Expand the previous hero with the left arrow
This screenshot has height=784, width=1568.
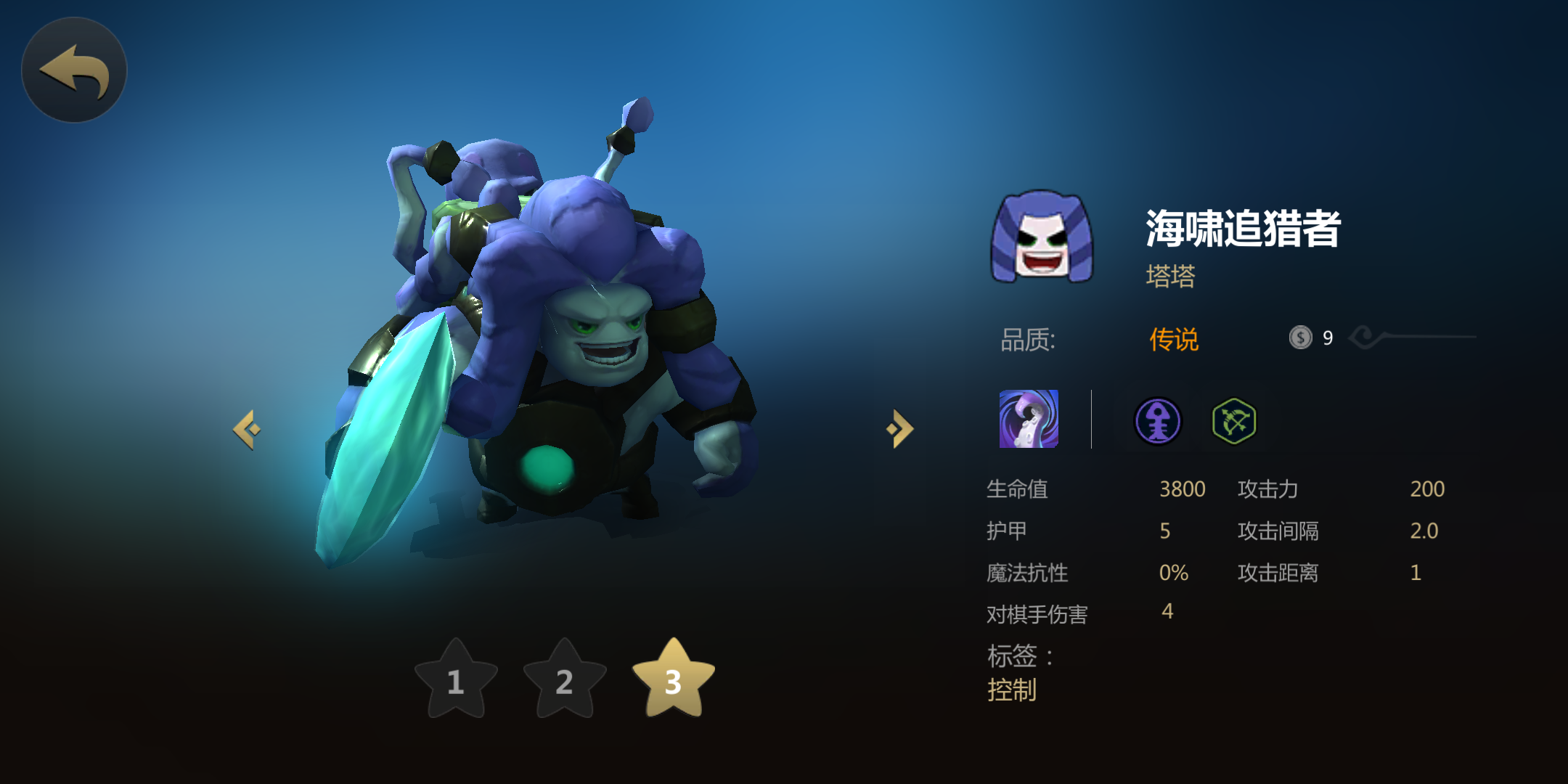[x=248, y=428]
